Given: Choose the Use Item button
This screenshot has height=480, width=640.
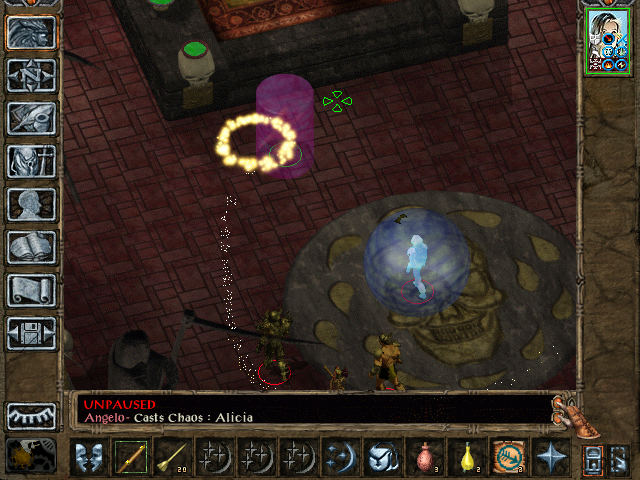Looking at the screenshot, I should (x=382, y=457).
